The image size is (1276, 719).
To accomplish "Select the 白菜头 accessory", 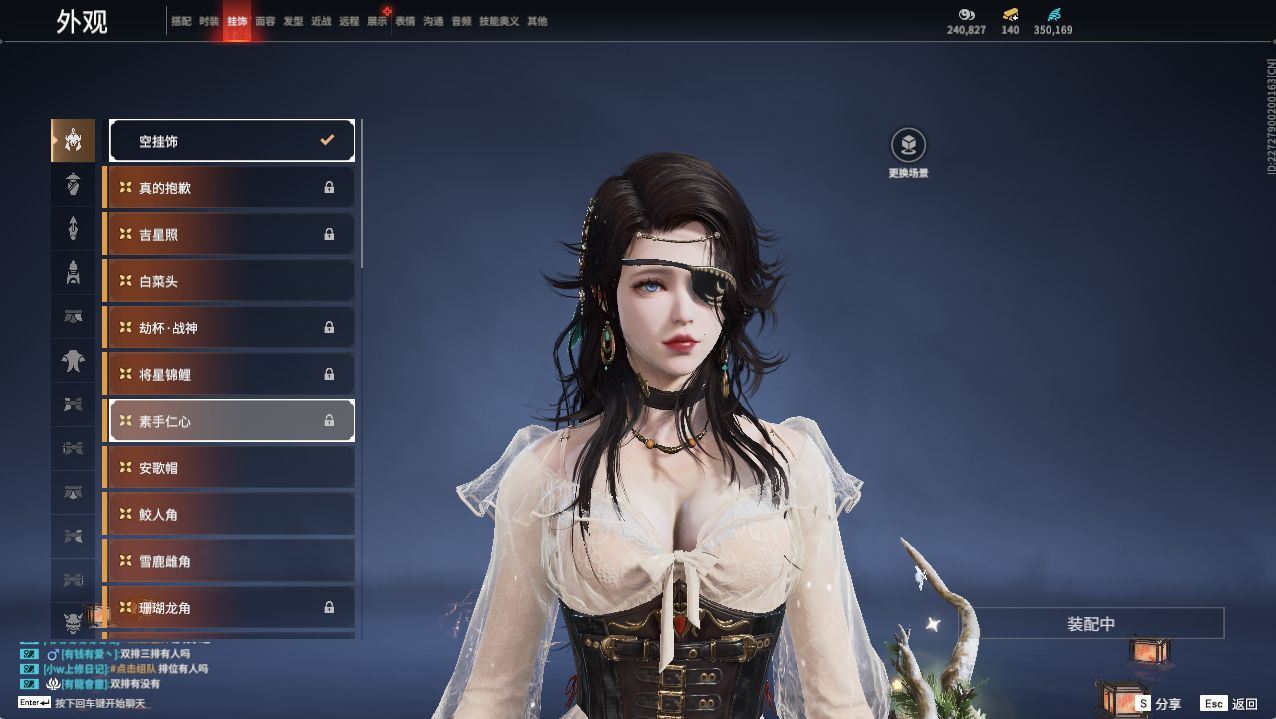I will [230, 281].
